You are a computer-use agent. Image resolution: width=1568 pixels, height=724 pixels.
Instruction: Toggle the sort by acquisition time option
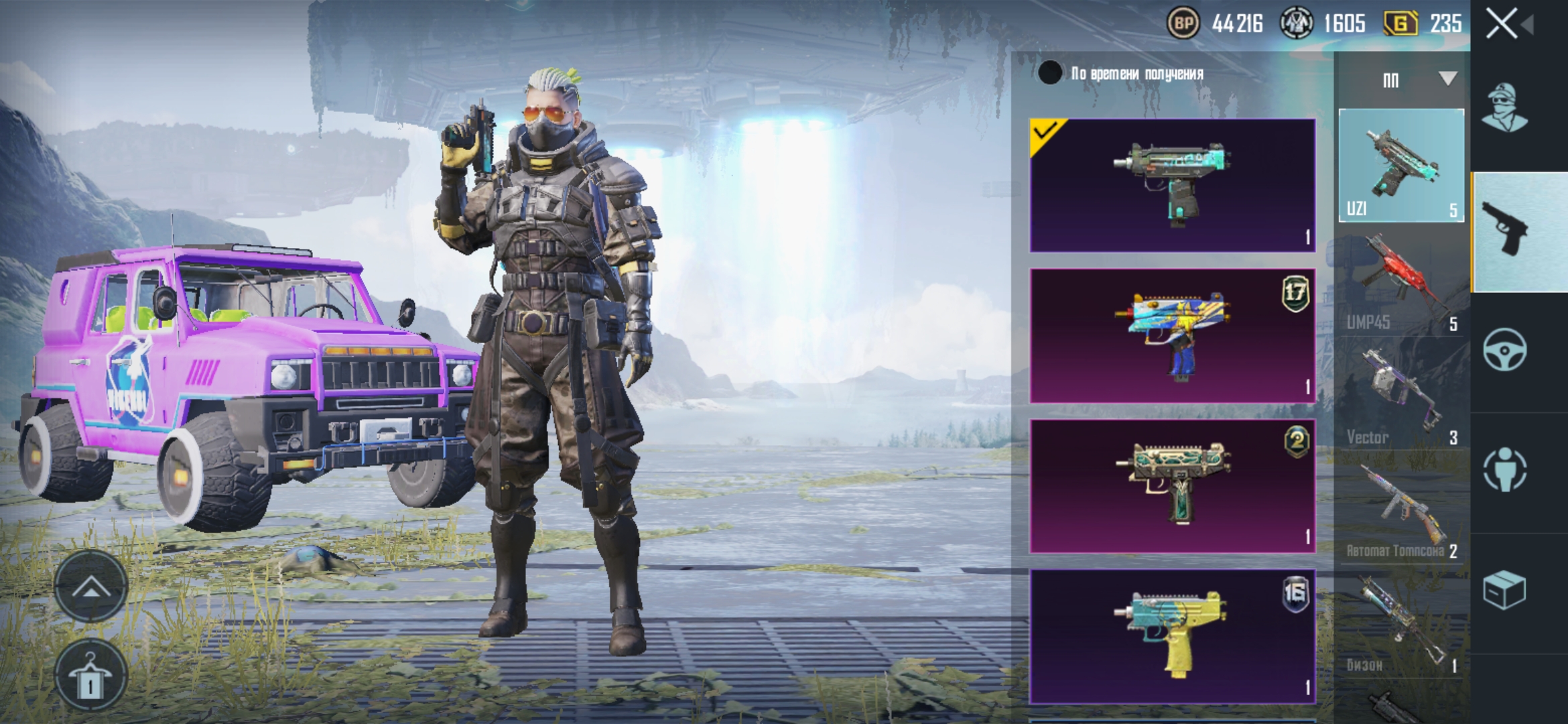[x=1050, y=73]
